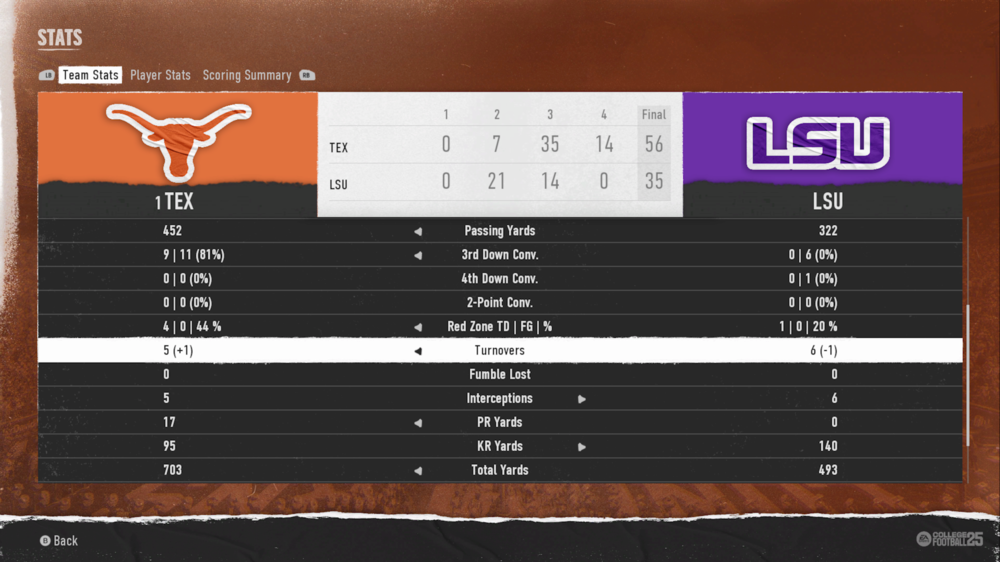The width and height of the screenshot is (1000, 562).
Task: Highlight the Interceptions stat row
Action: 500,399
